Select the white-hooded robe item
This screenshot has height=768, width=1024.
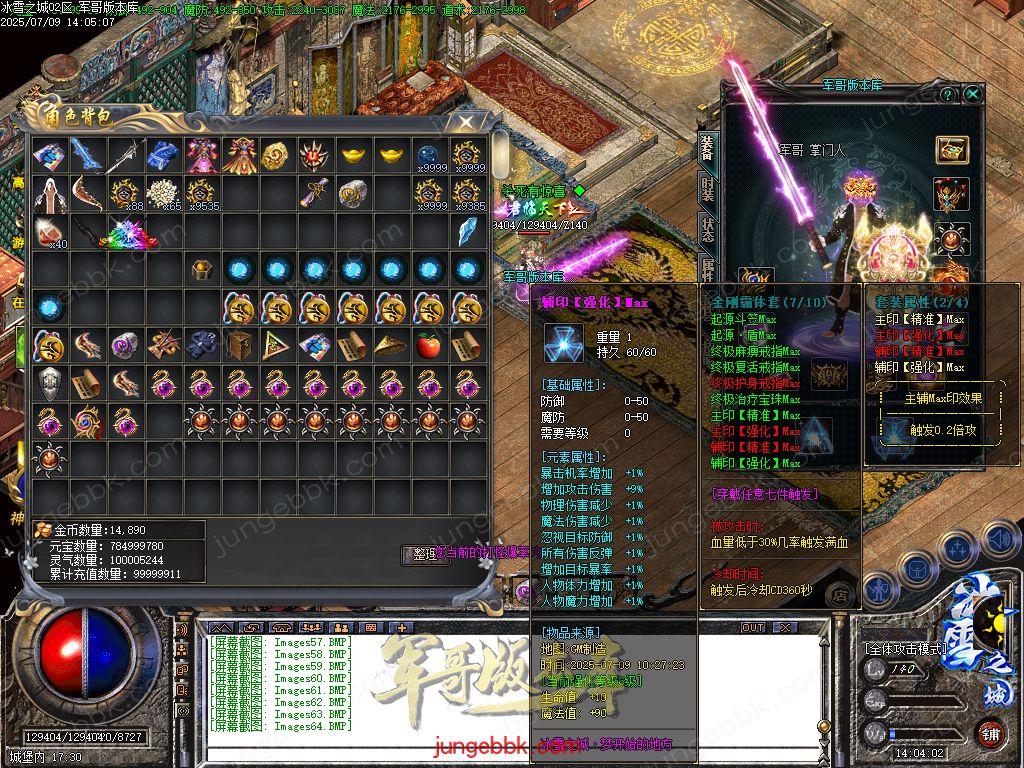pyautogui.click(x=49, y=193)
